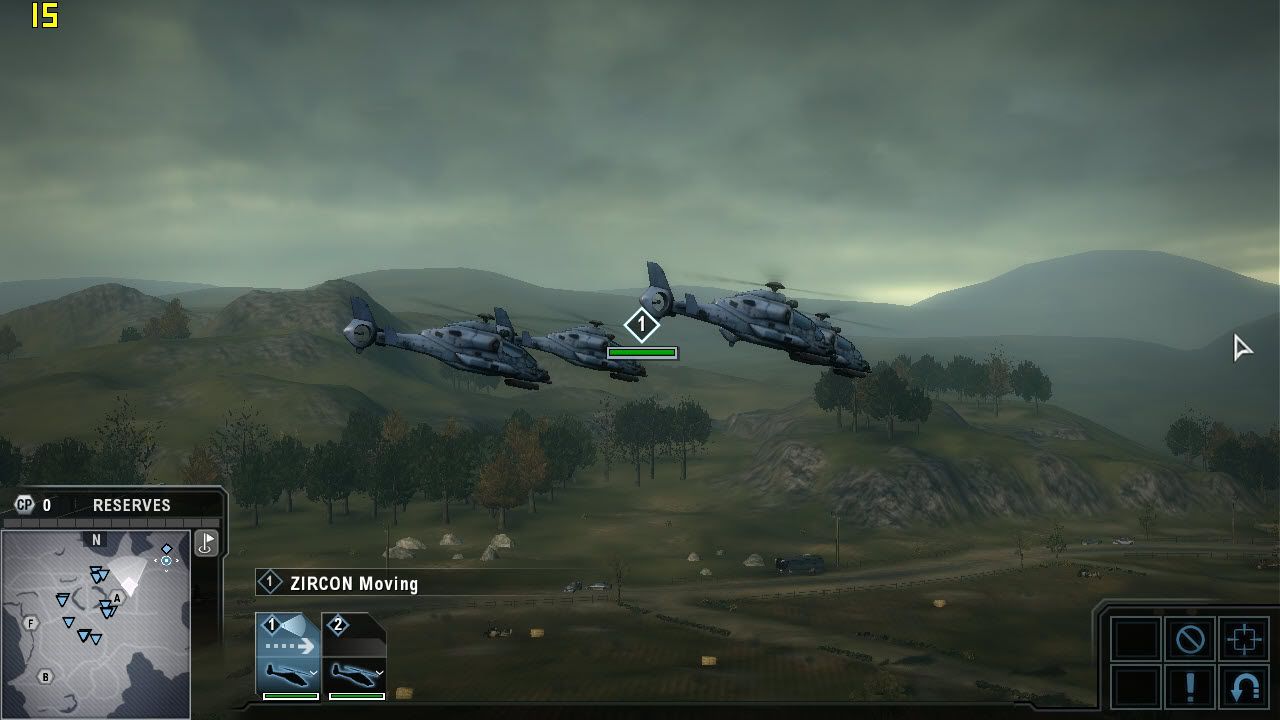Select uplink B marker on the minimap
Viewport: 1280px width, 720px height.
click(45, 677)
